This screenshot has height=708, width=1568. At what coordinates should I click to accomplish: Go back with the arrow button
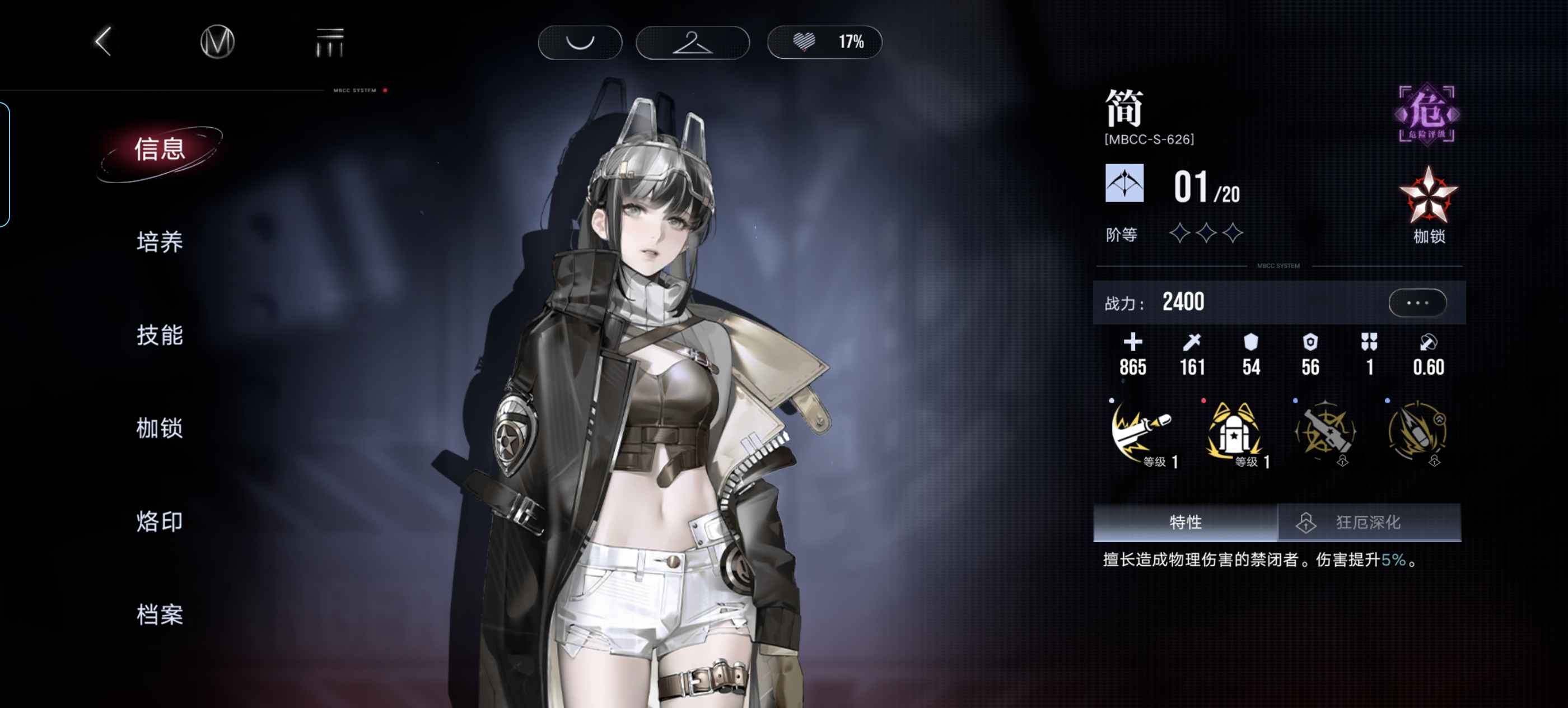click(104, 41)
